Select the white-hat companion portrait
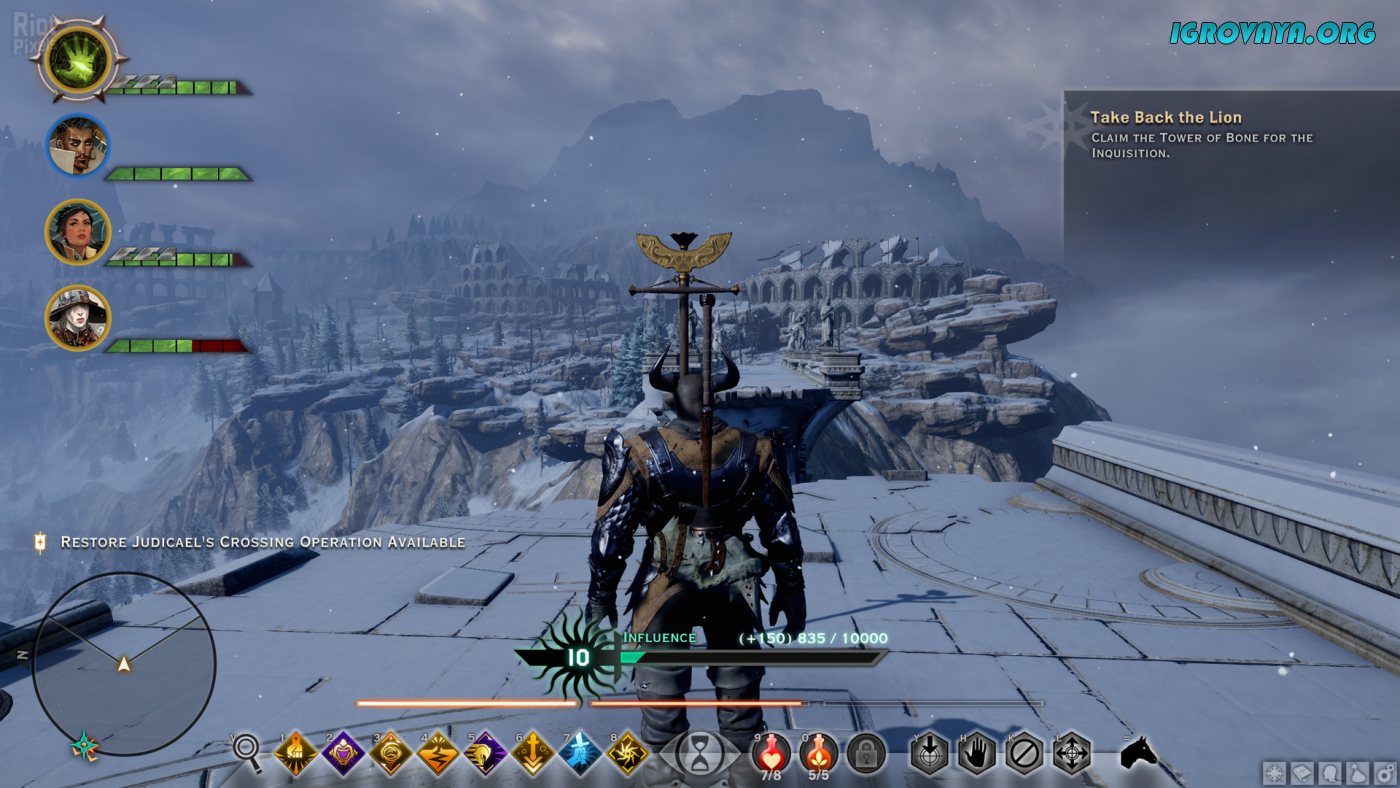The image size is (1400, 788). point(77,317)
